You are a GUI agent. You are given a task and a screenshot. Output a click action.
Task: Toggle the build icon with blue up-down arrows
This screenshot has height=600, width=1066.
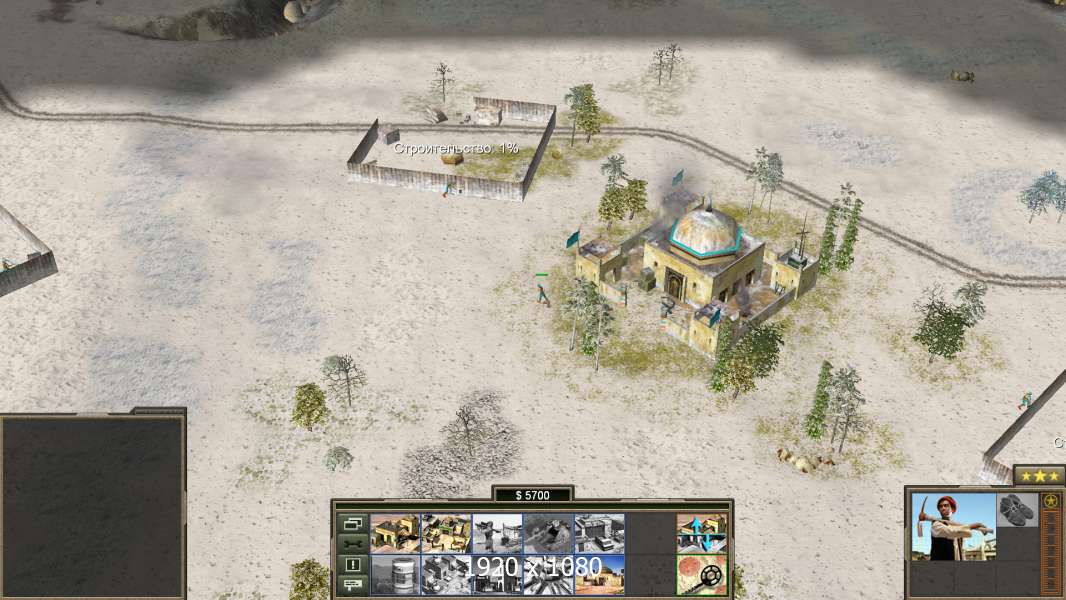pos(701,533)
